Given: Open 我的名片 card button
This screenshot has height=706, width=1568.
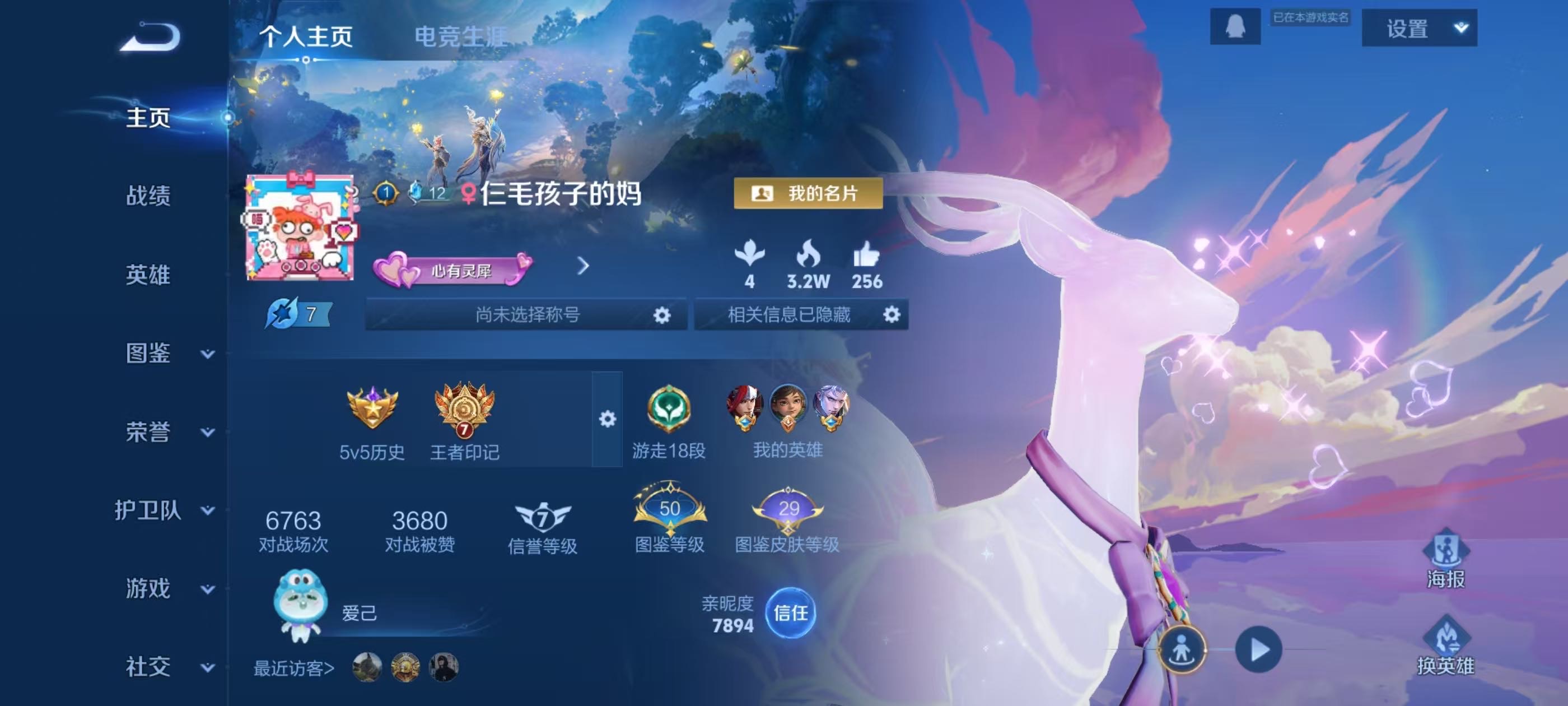Looking at the screenshot, I should coord(808,194).
